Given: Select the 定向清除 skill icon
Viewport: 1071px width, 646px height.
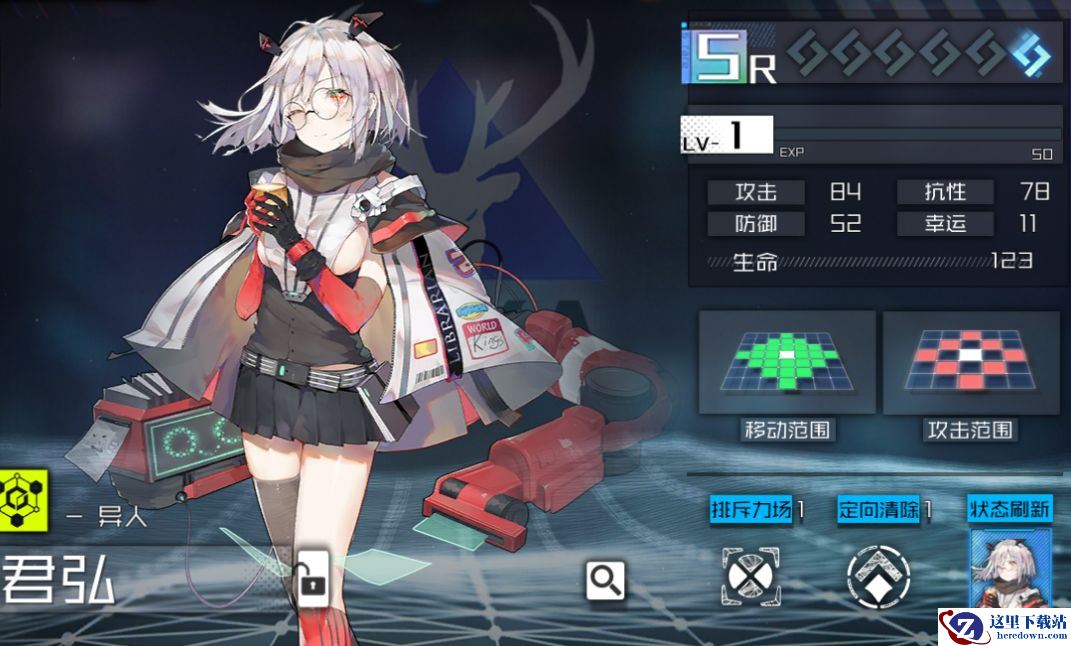Looking at the screenshot, I should coord(878,576).
